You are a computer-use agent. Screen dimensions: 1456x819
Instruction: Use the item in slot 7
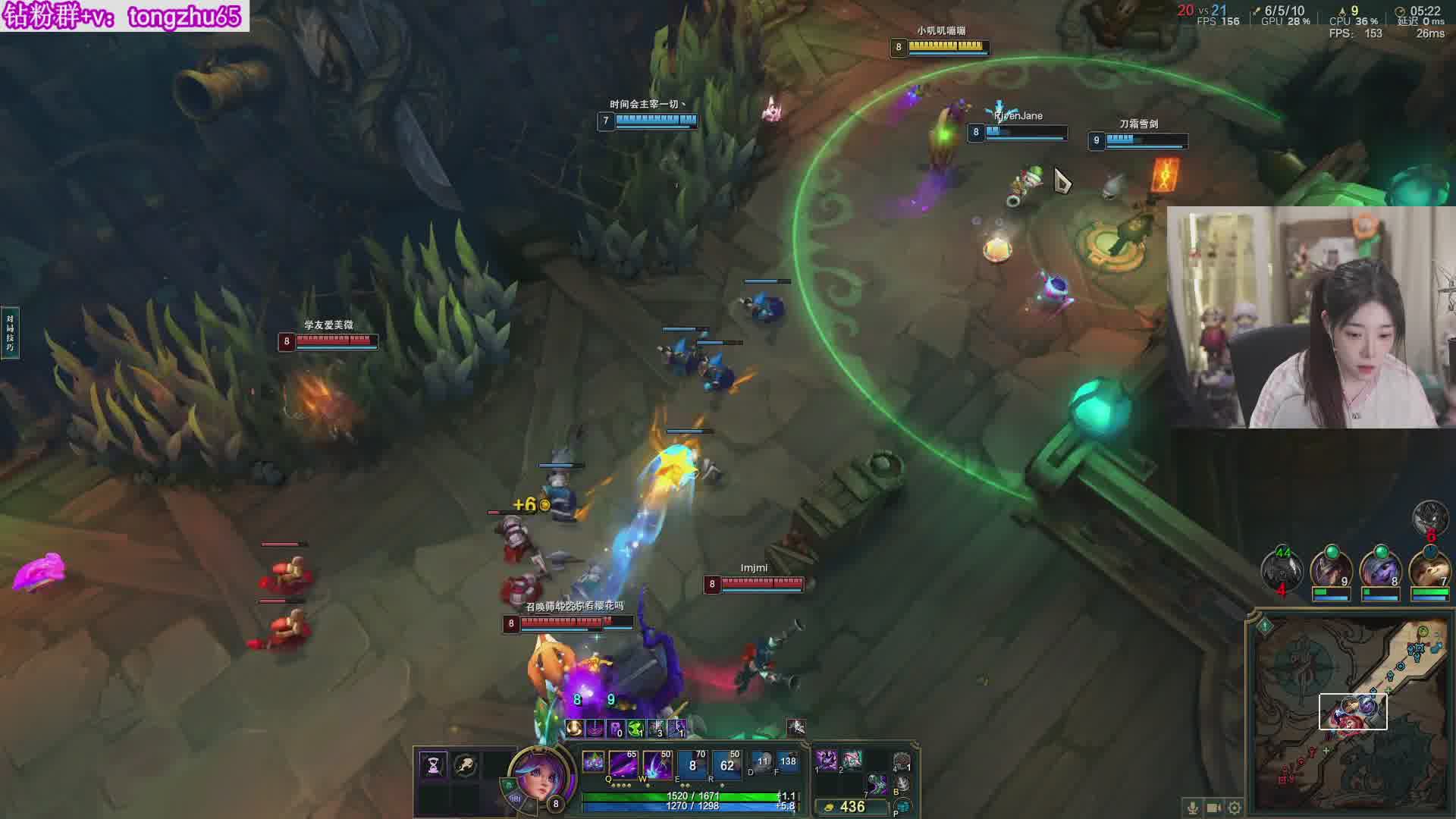877,785
